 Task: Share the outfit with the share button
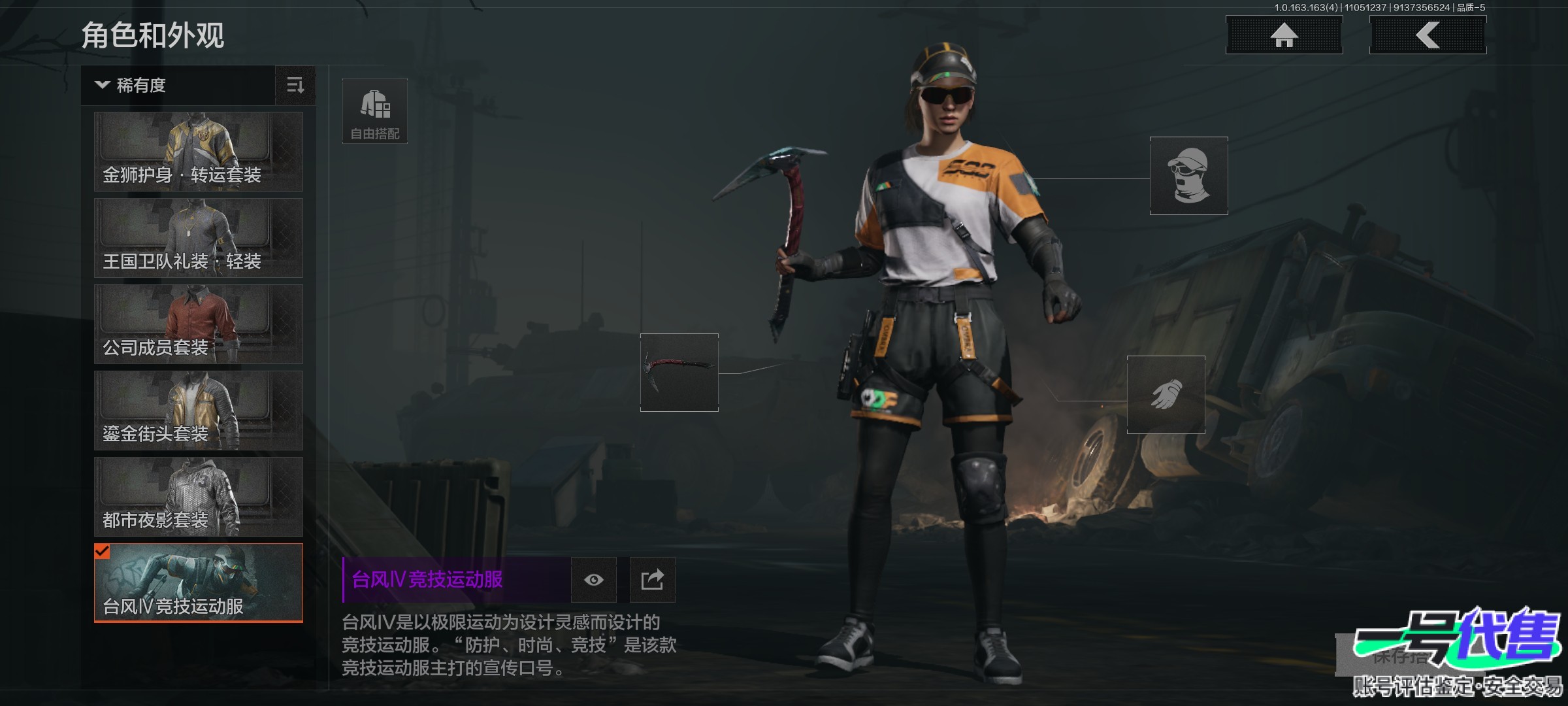tap(652, 580)
